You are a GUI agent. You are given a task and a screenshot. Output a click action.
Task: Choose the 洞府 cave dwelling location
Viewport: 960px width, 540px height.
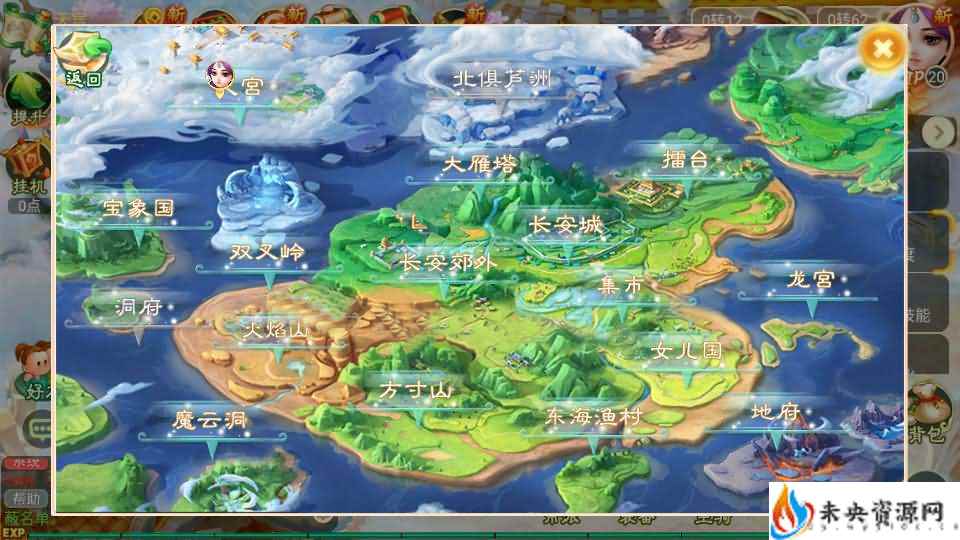pos(138,307)
